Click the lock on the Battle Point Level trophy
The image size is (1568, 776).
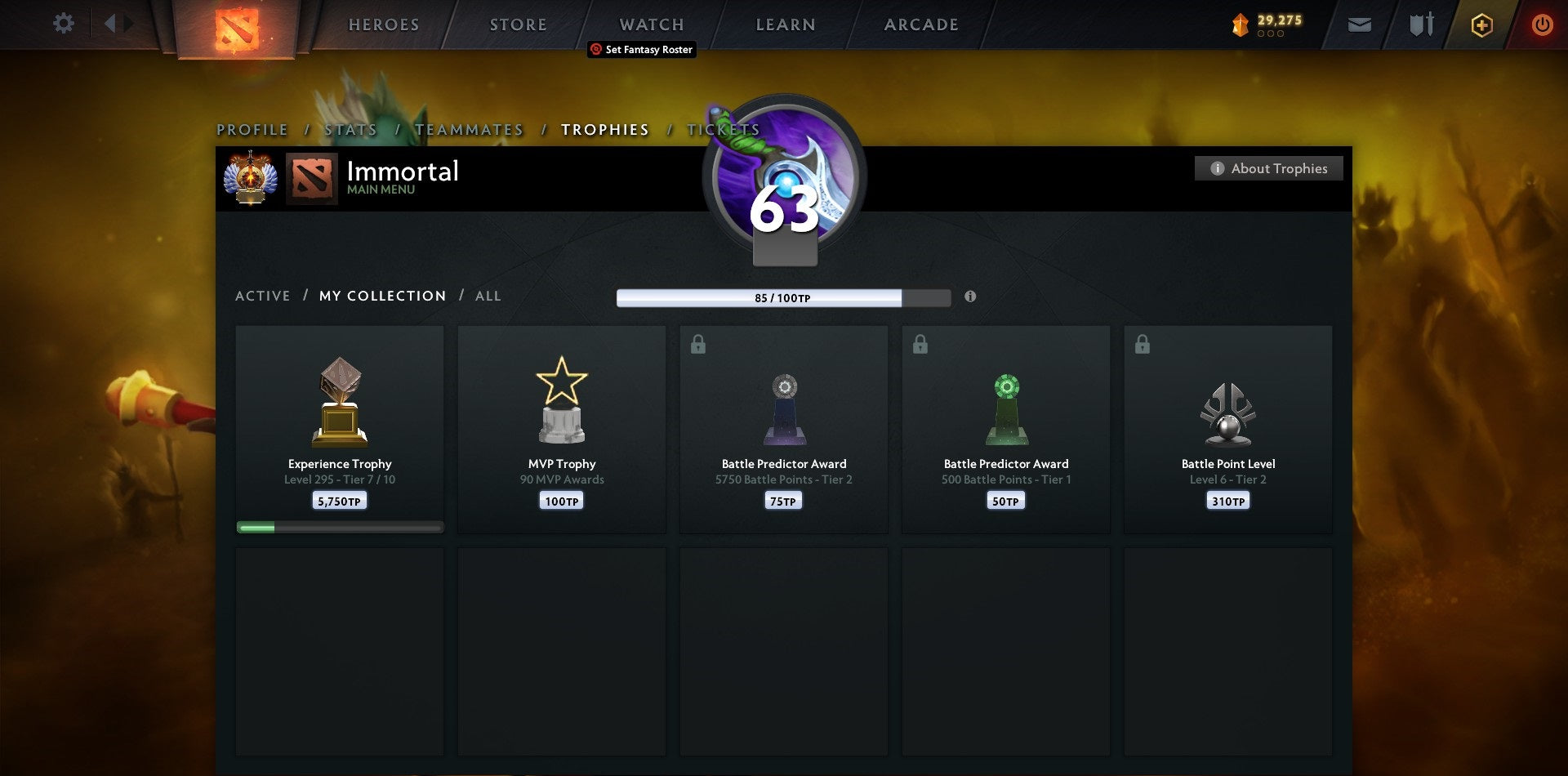(x=1143, y=344)
